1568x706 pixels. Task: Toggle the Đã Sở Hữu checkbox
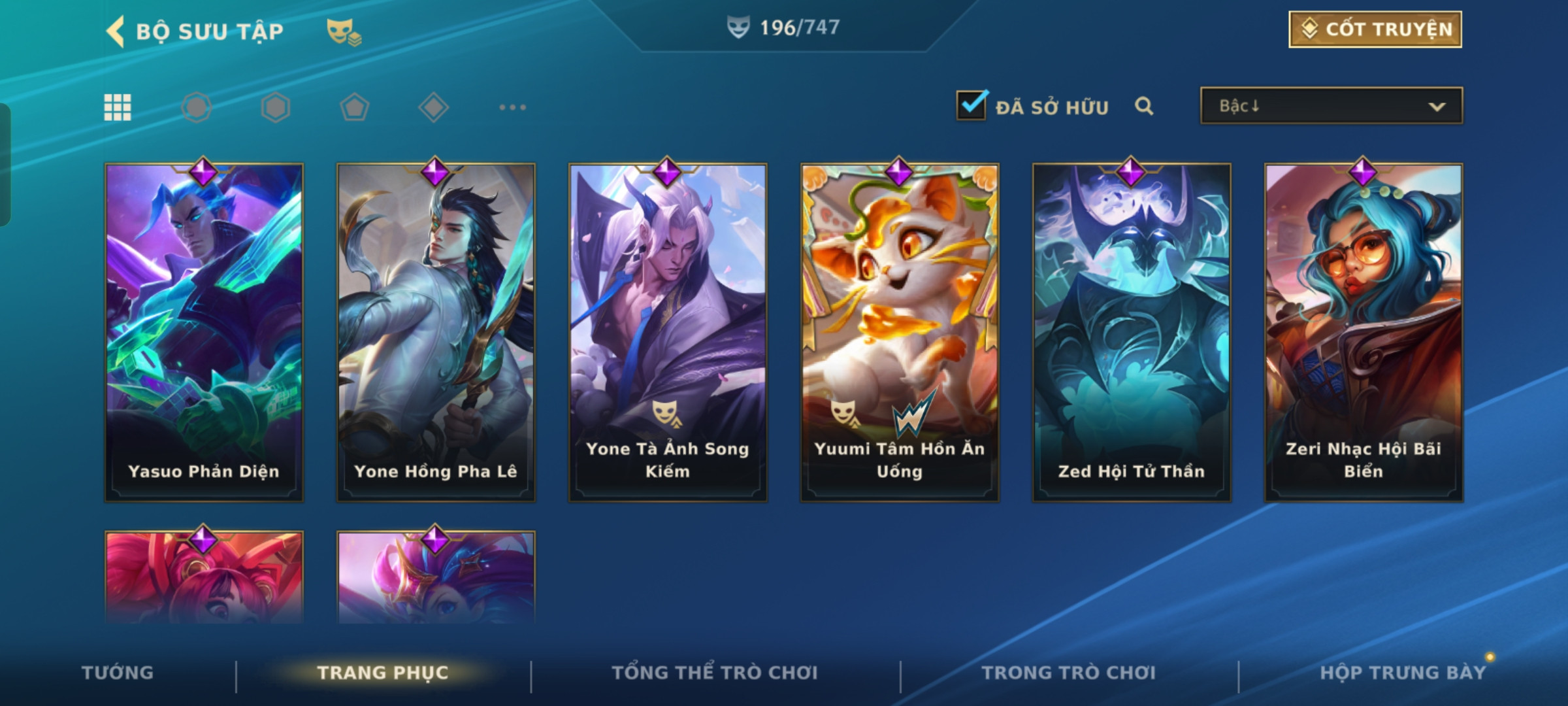pyautogui.click(x=971, y=105)
